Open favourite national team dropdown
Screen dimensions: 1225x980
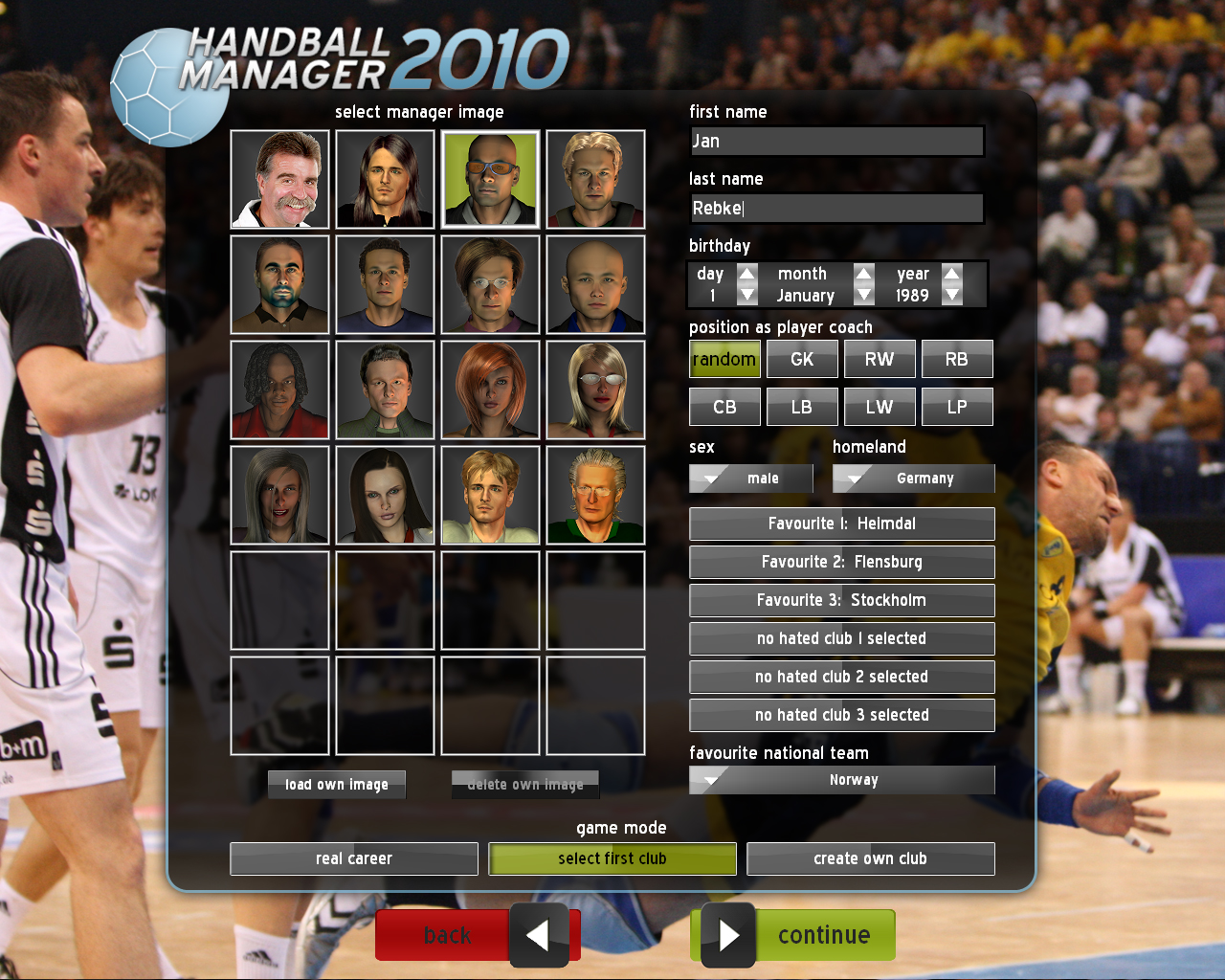coord(841,780)
